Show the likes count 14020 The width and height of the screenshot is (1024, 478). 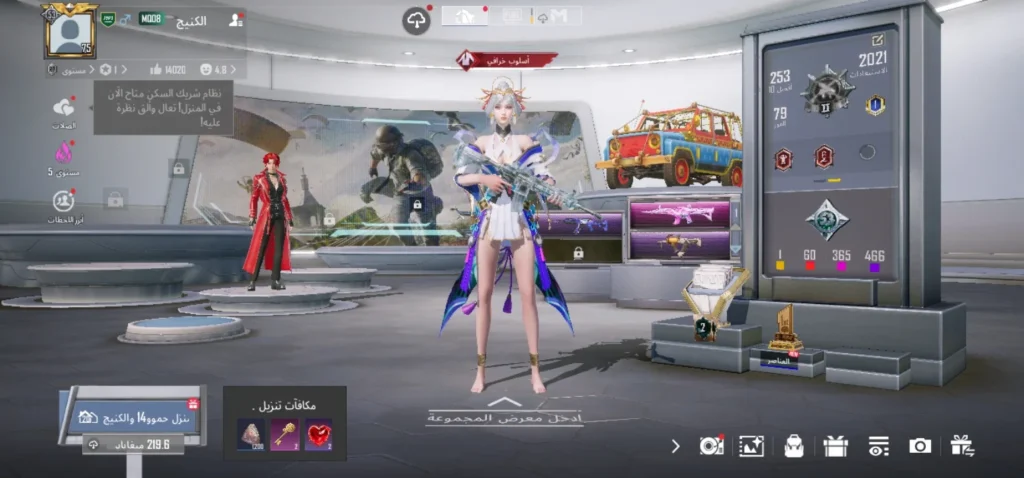(168, 70)
